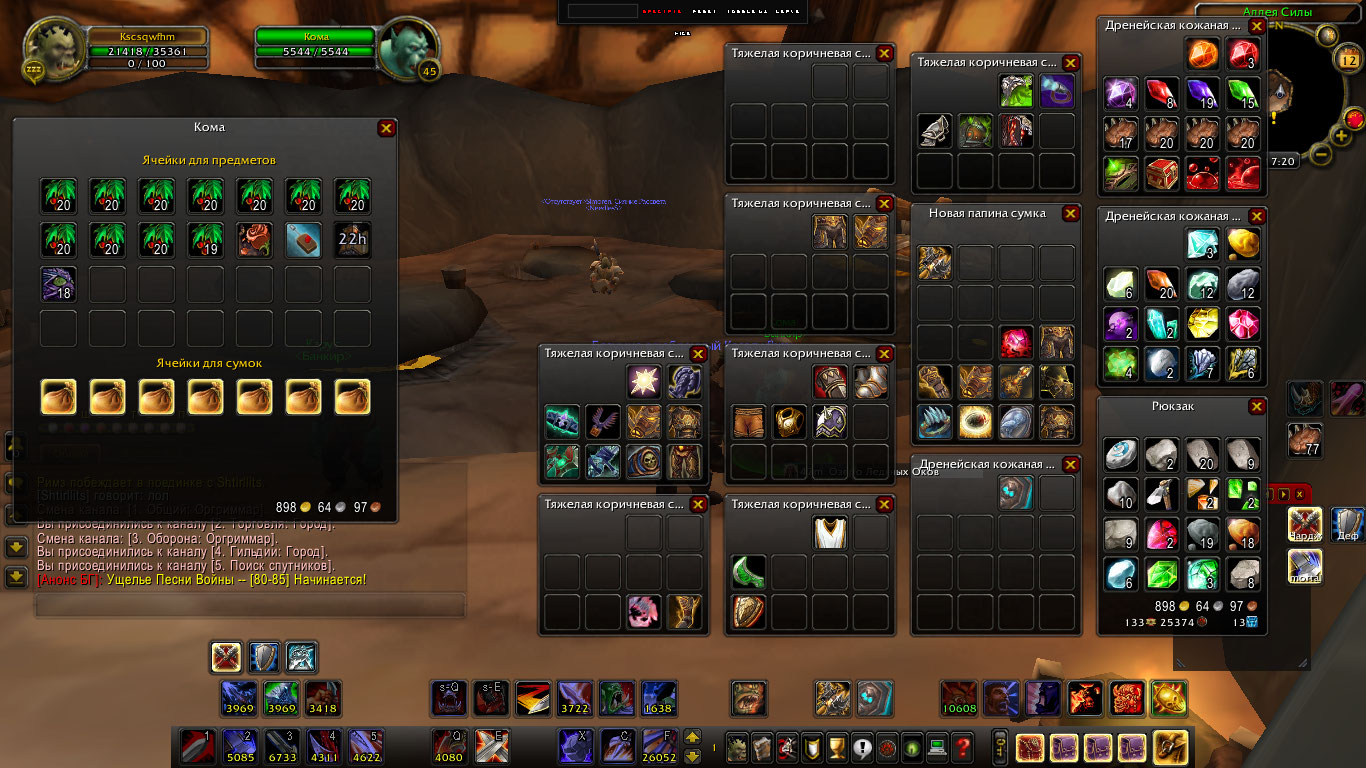Select the bank item with 22h timer
Screen dimensions: 1366x768
click(x=353, y=240)
